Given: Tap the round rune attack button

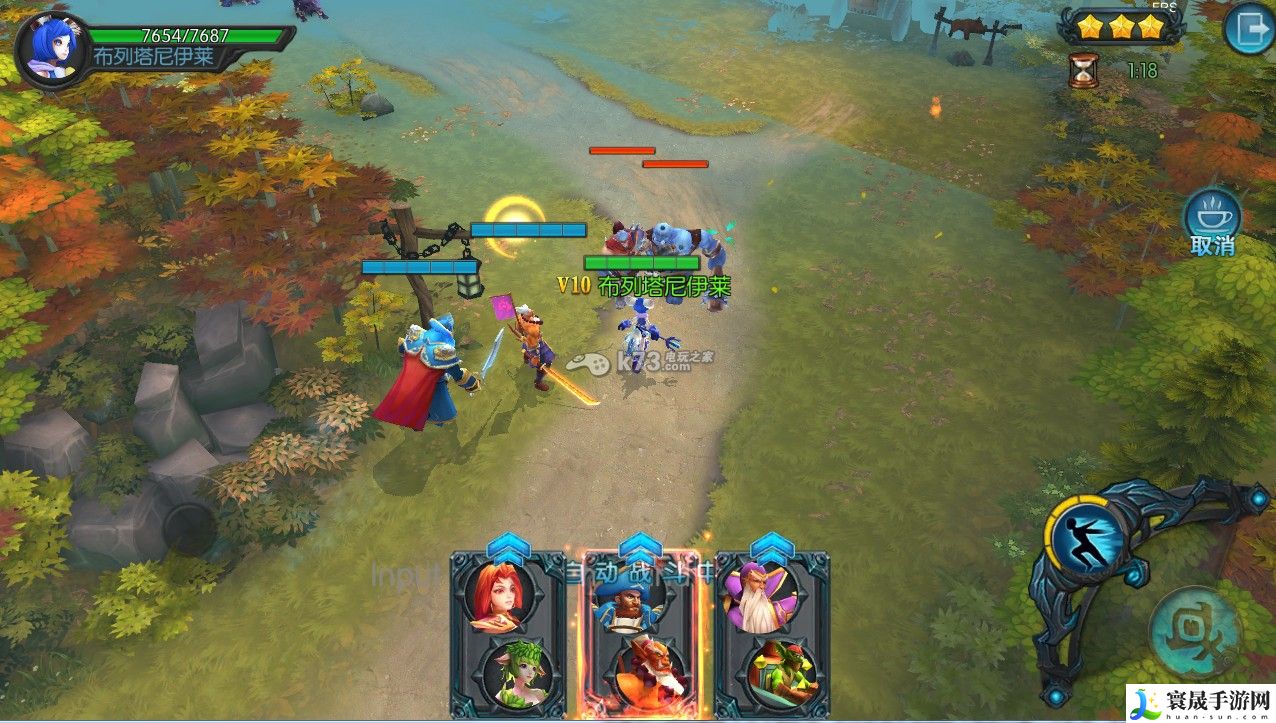Looking at the screenshot, I should coord(1195,632).
